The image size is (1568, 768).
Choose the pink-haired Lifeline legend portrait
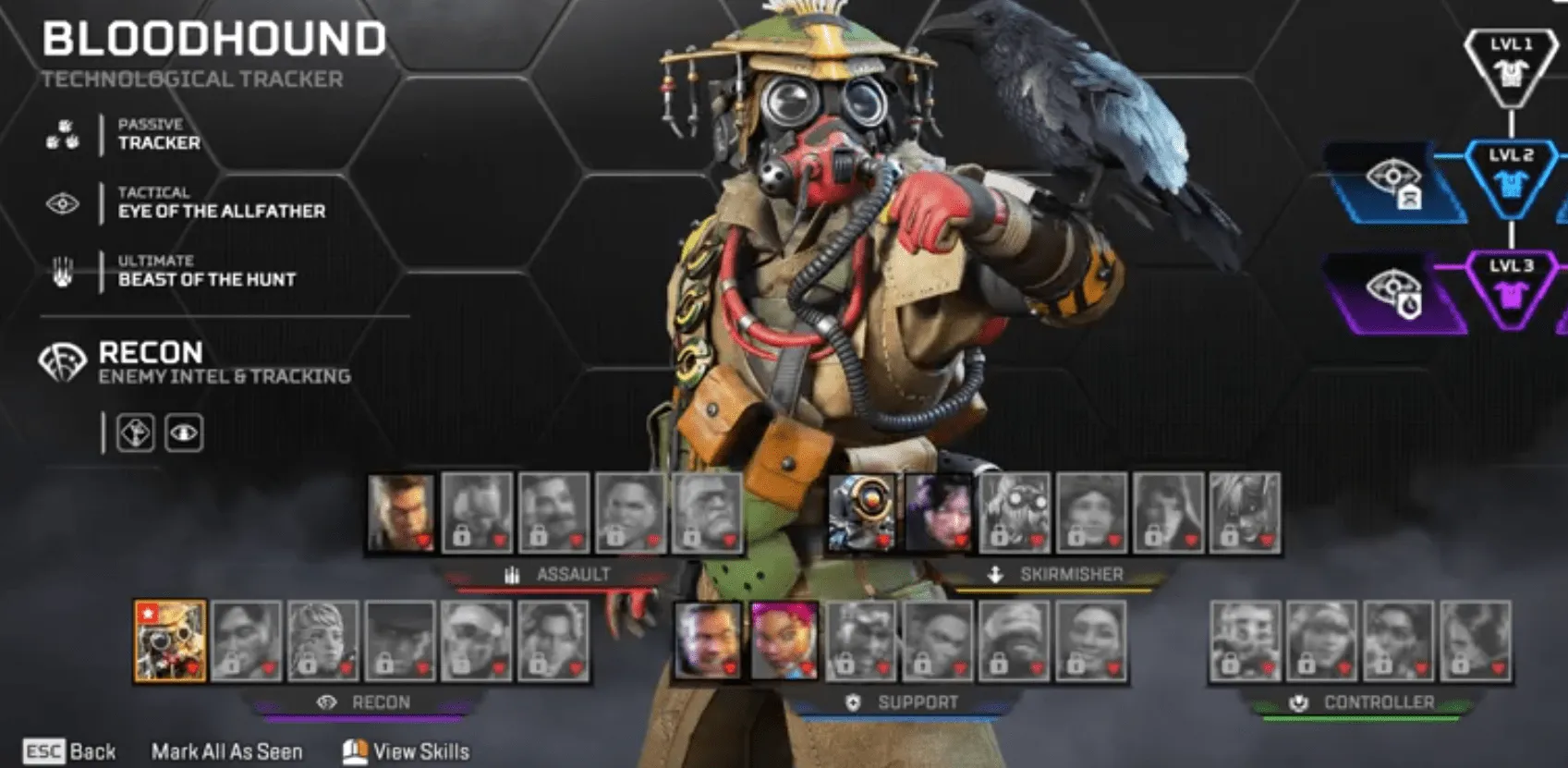(784, 640)
